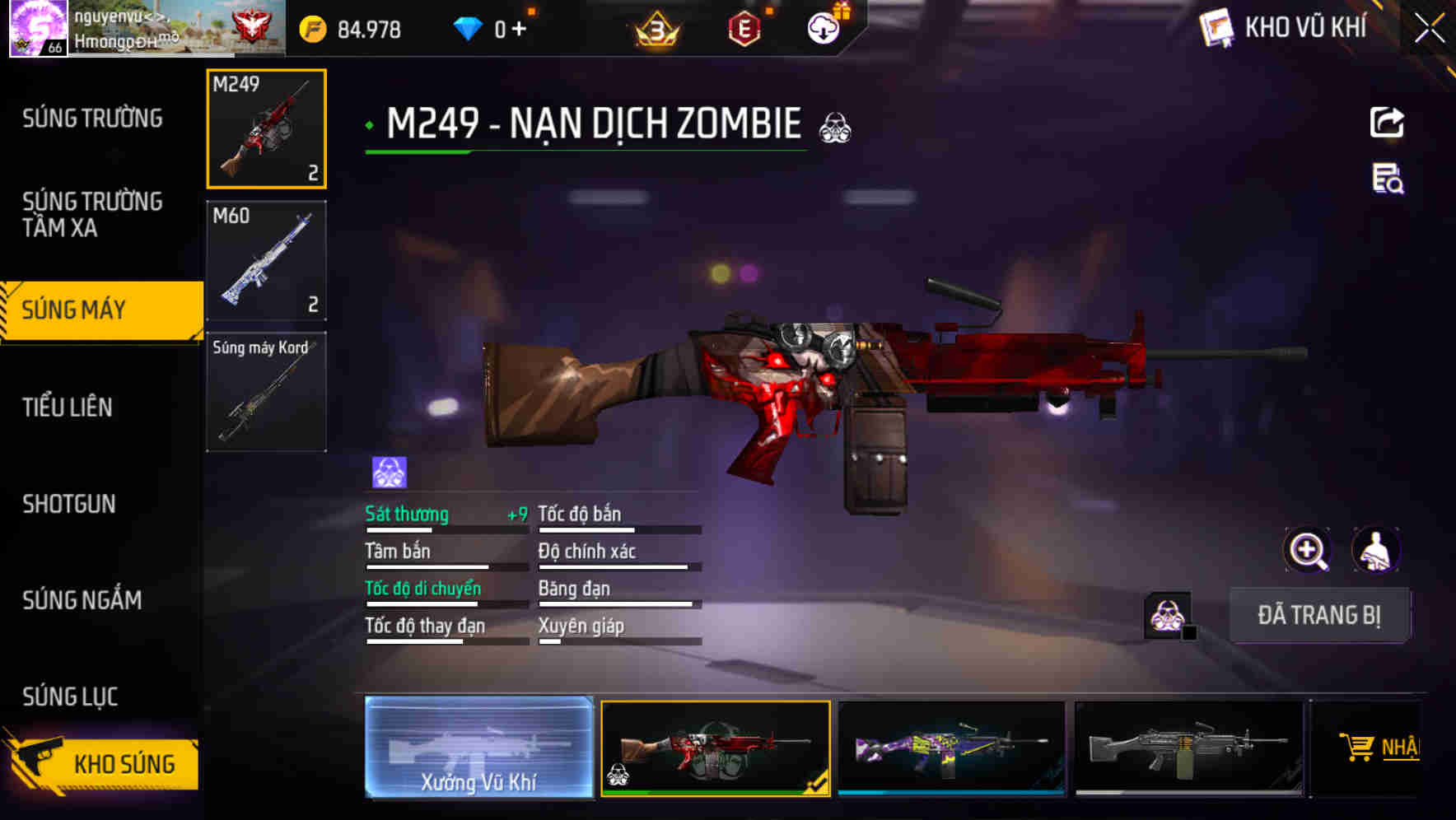Share the M249 - Nạn Dịch Zombie skin
This screenshot has width=1456, height=820.
pos(1387,122)
